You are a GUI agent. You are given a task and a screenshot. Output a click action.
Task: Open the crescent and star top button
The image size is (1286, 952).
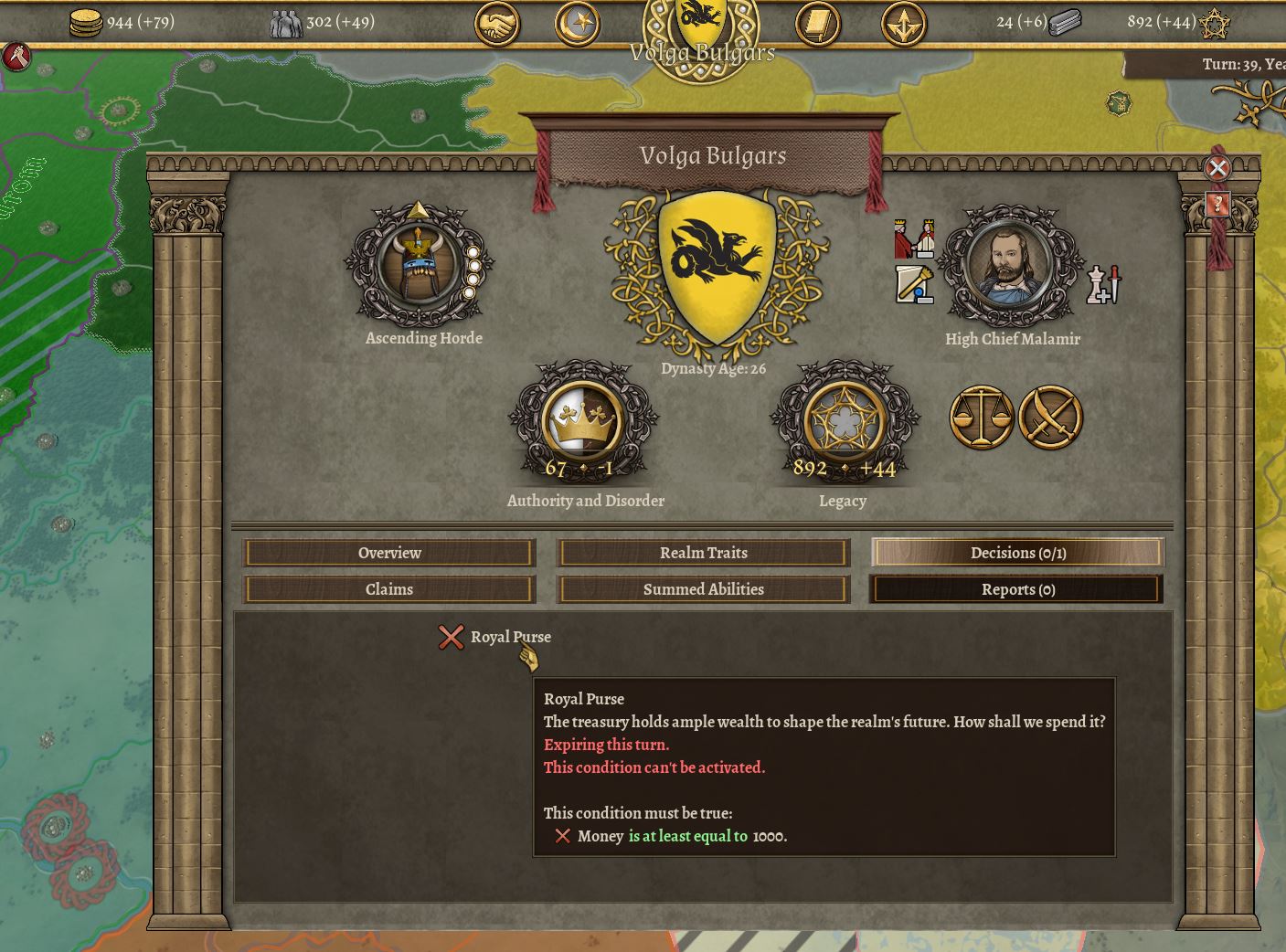pos(578,25)
